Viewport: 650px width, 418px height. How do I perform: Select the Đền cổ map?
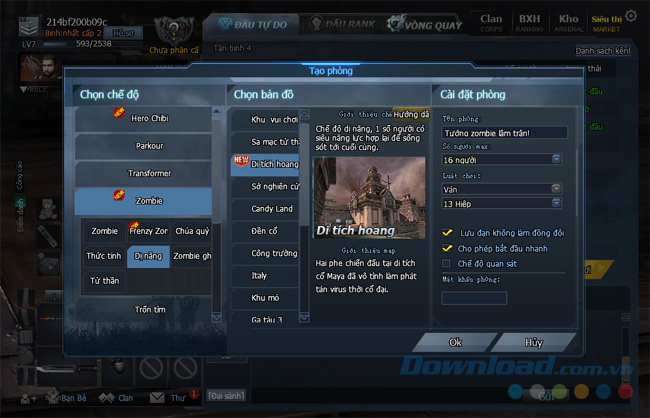click(x=264, y=230)
